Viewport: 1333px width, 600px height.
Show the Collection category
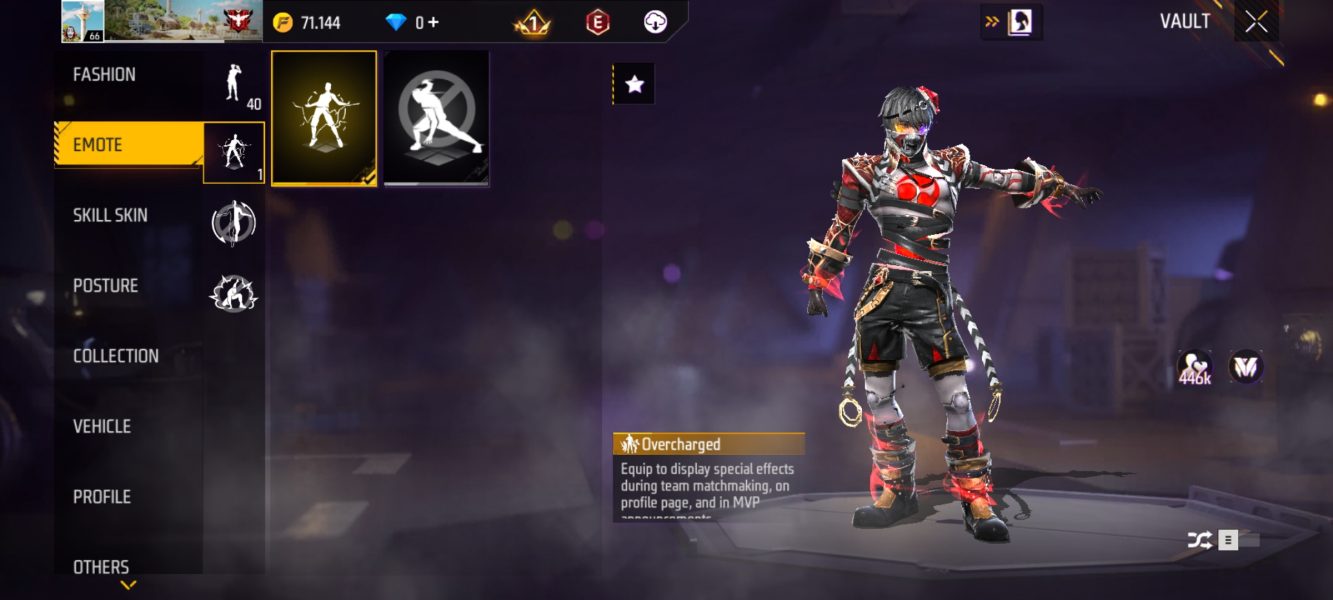click(116, 356)
